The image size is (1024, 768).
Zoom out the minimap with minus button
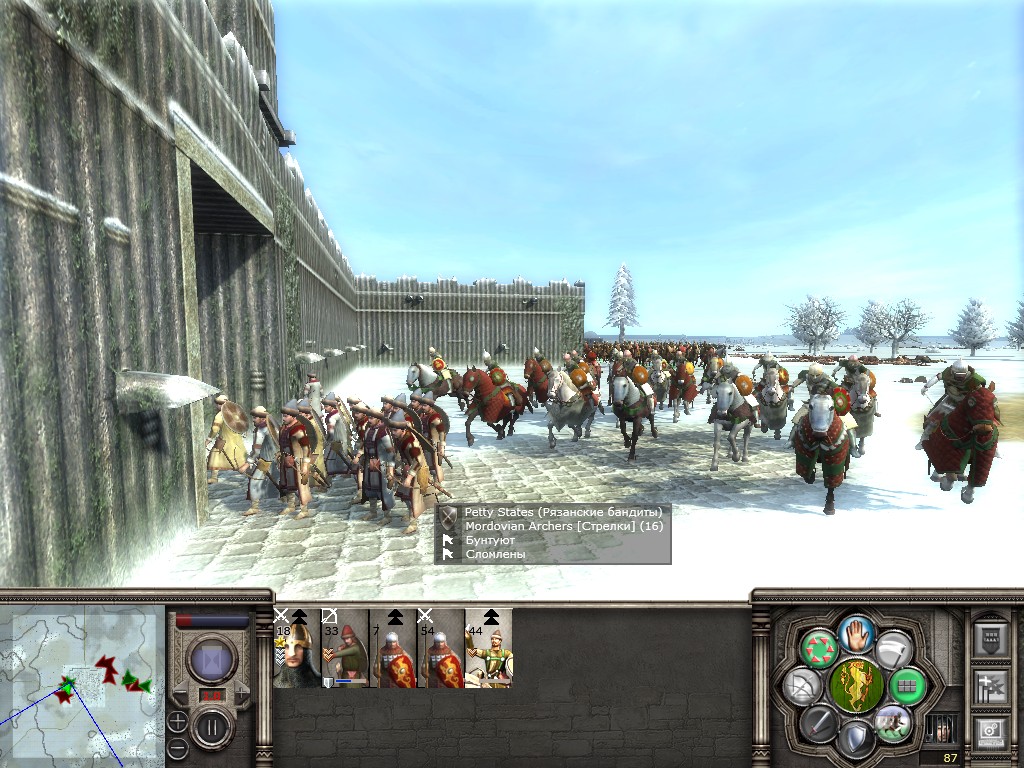(177, 747)
